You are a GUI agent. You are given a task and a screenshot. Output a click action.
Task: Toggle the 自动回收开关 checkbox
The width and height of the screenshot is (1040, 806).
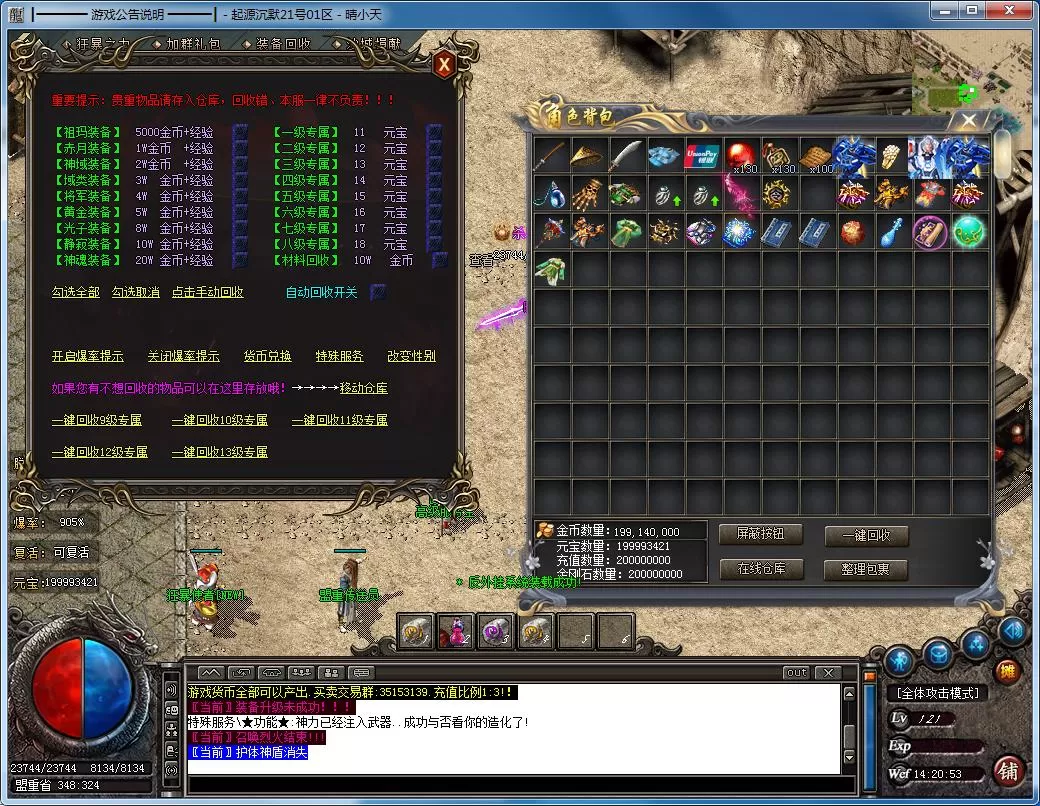378,292
